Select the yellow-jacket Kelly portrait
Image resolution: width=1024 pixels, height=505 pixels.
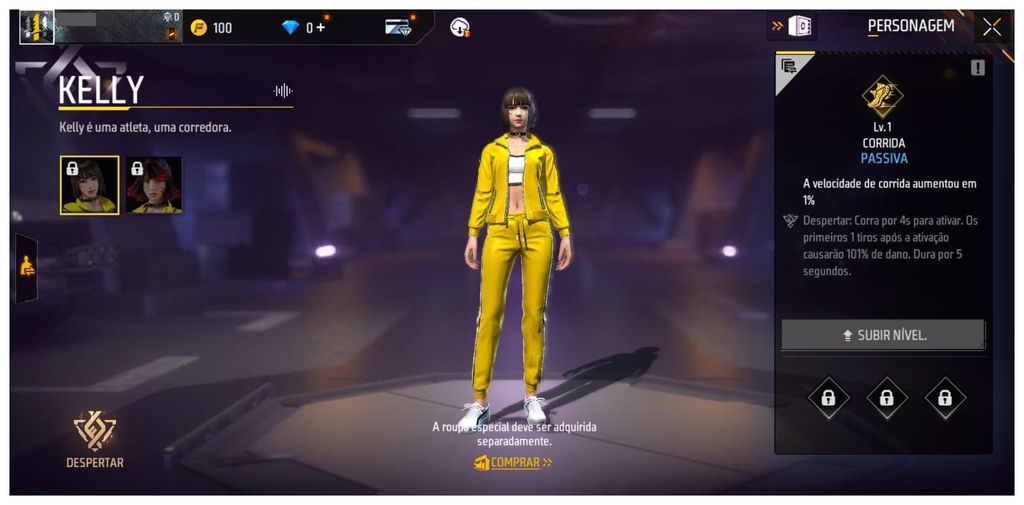click(89, 185)
